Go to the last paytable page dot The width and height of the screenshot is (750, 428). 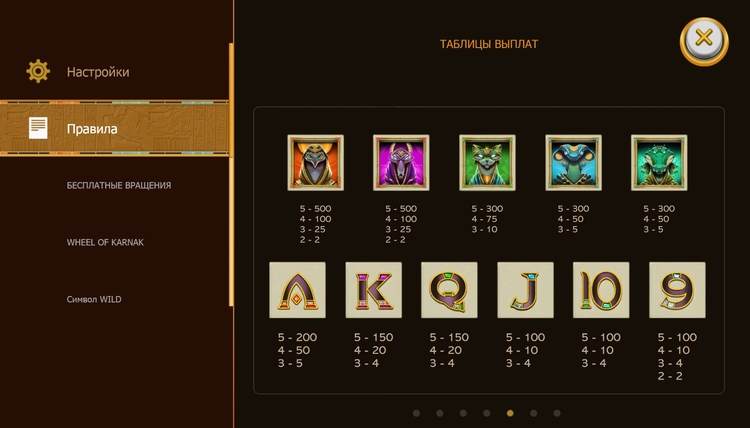point(557,413)
